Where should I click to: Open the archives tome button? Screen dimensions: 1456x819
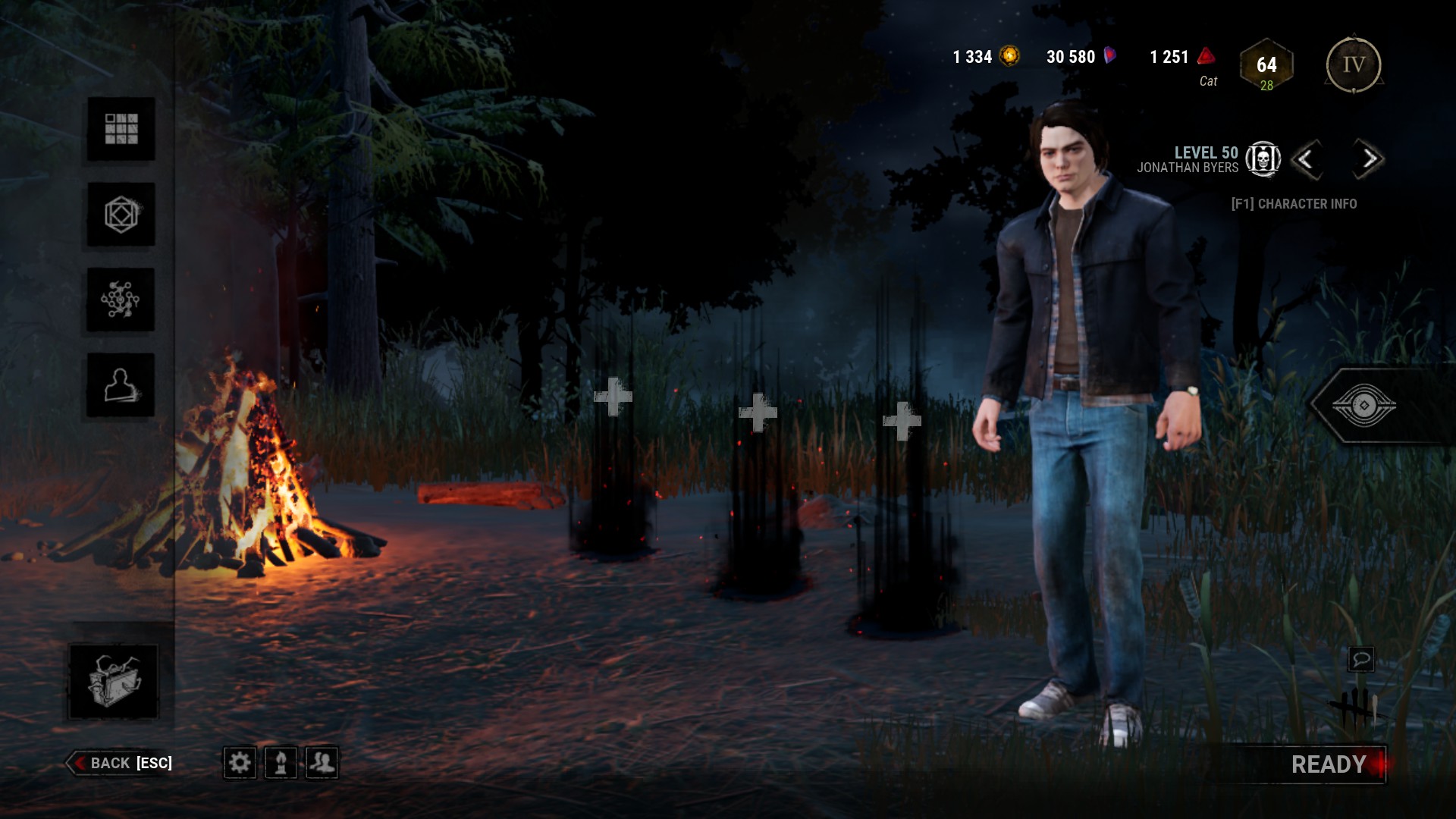pos(114,681)
